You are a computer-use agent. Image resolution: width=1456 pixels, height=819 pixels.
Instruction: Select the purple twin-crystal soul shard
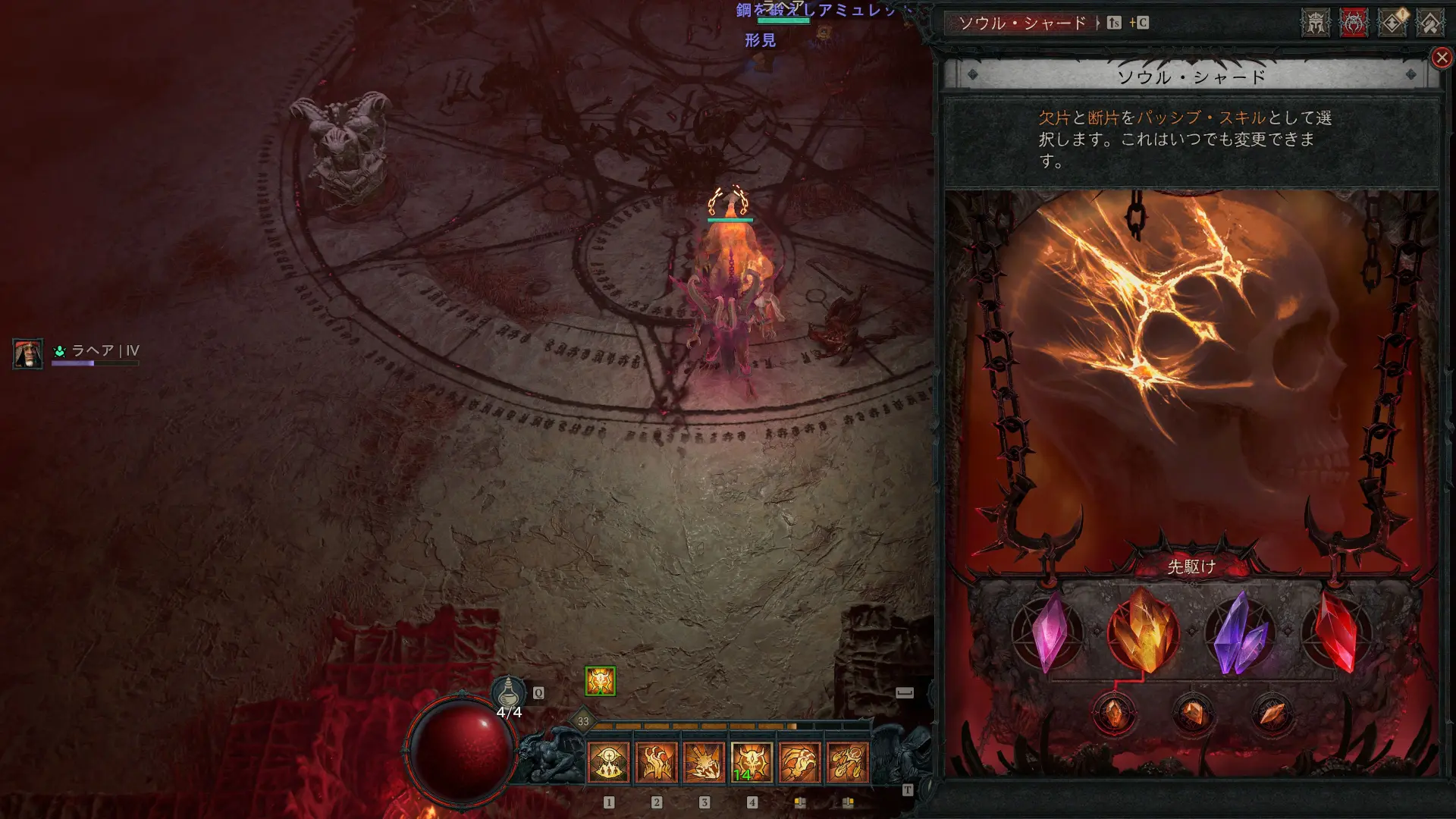1241,634
